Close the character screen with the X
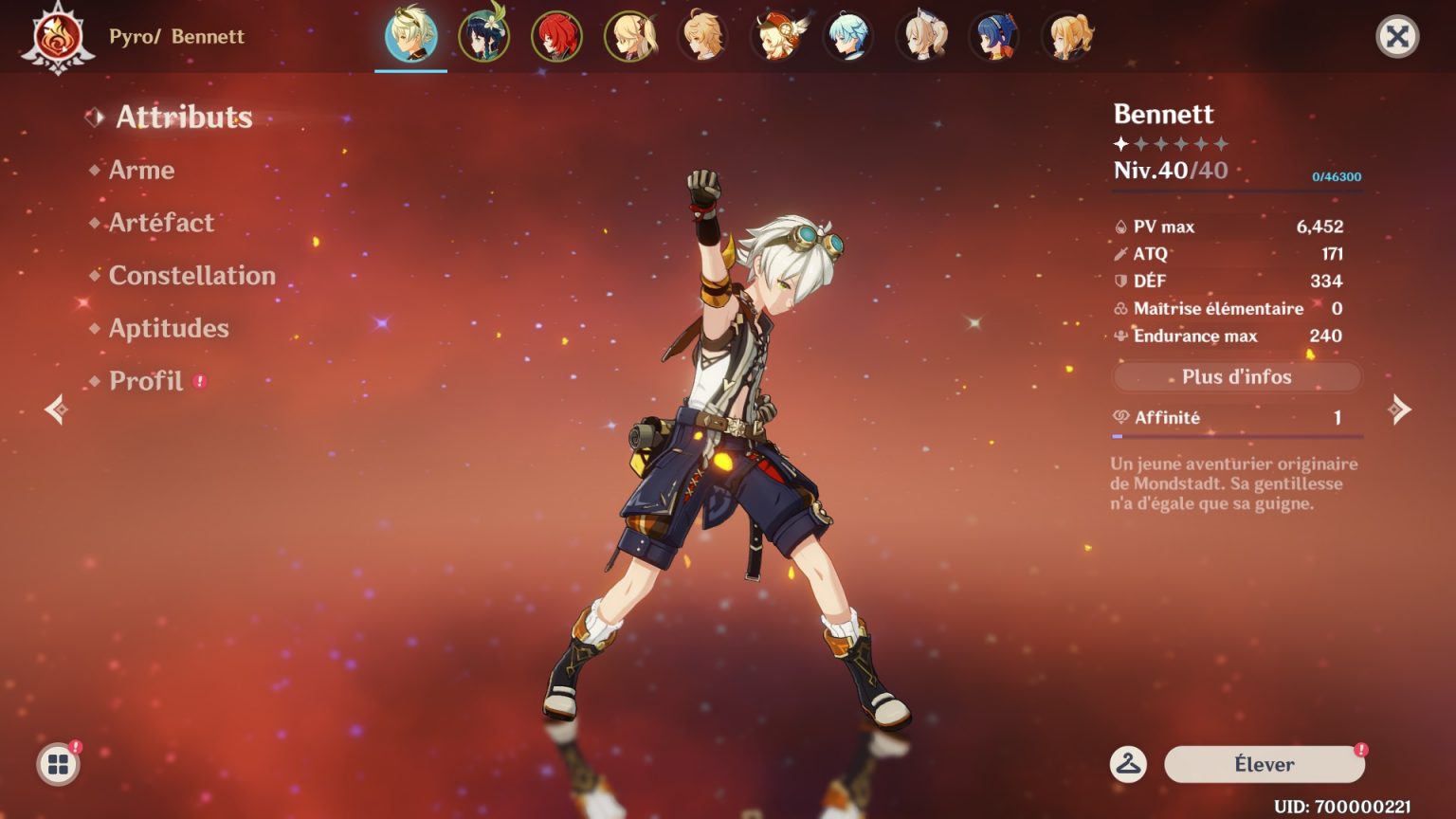 [x=1397, y=36]
